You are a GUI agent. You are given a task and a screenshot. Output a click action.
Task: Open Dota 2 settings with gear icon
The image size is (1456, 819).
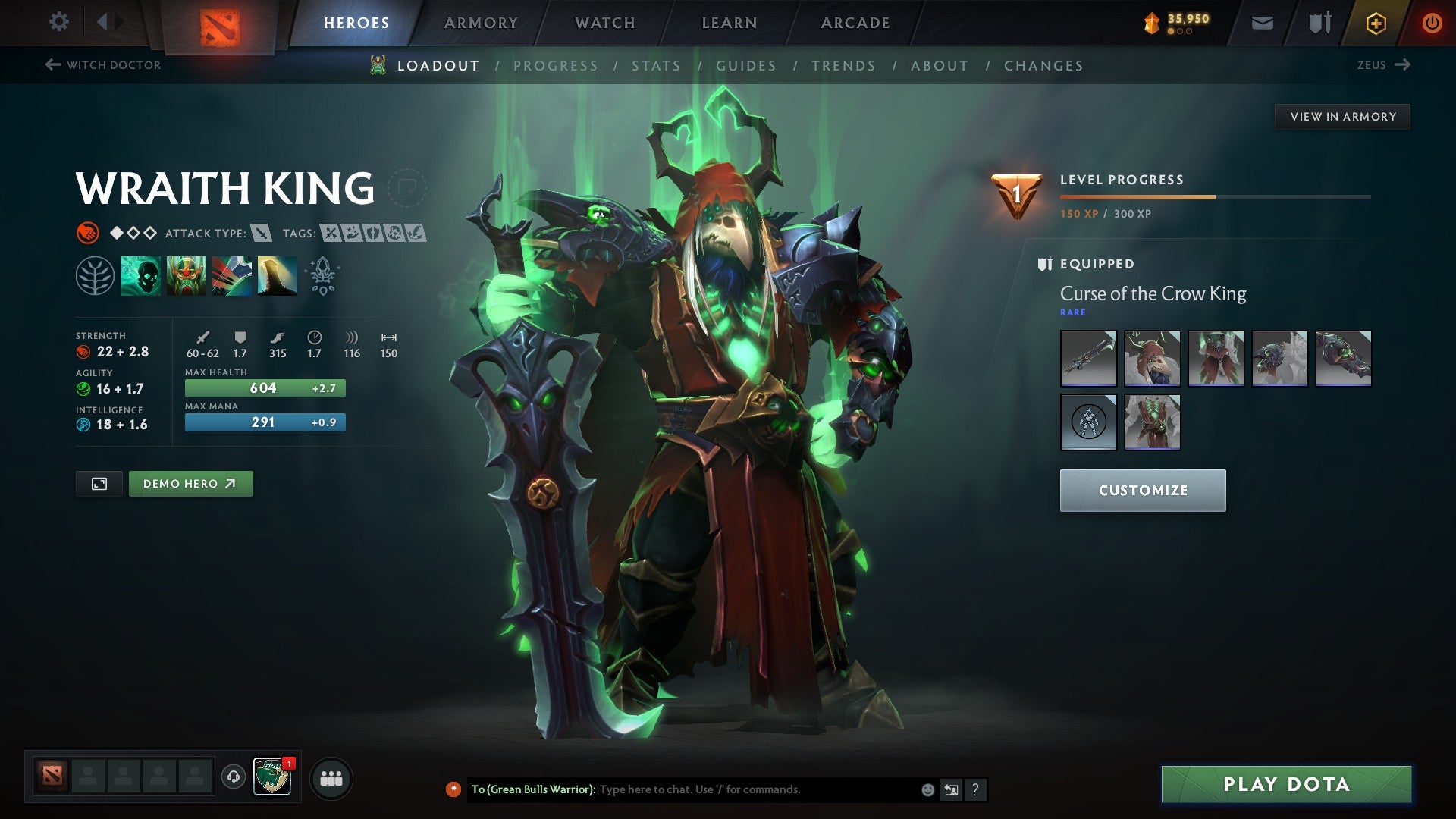click(58, 22)
